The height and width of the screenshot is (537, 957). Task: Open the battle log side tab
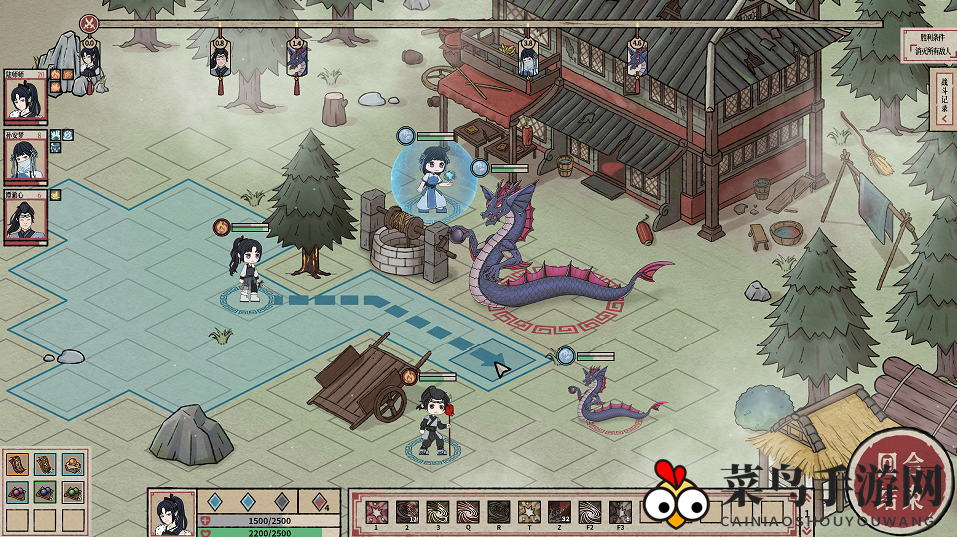[x=945, y=98]
